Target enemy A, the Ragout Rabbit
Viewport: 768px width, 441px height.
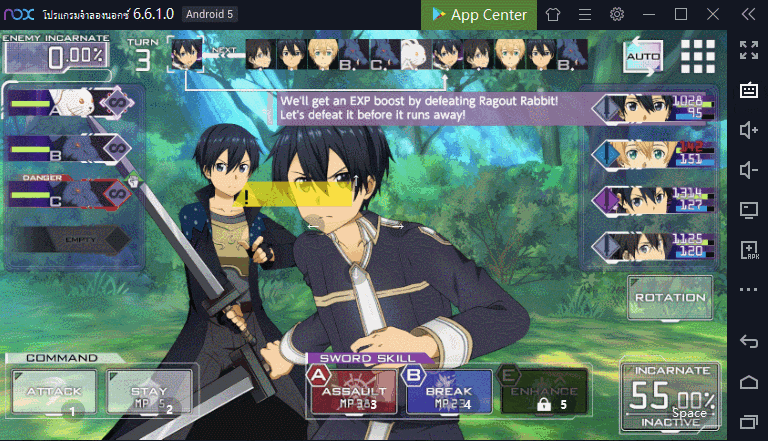pos(70,103)
